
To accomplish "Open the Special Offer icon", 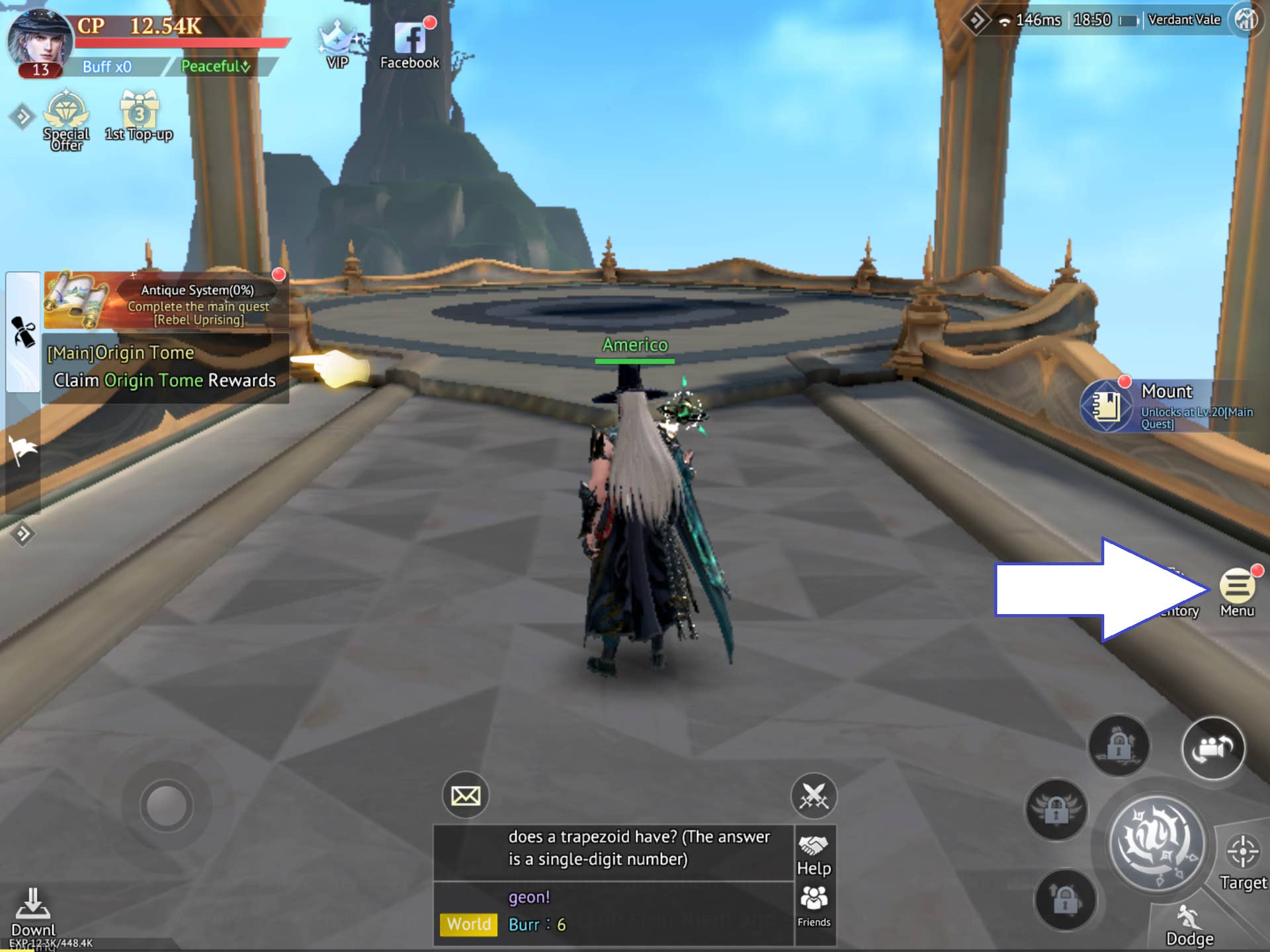I will [66, 118].
